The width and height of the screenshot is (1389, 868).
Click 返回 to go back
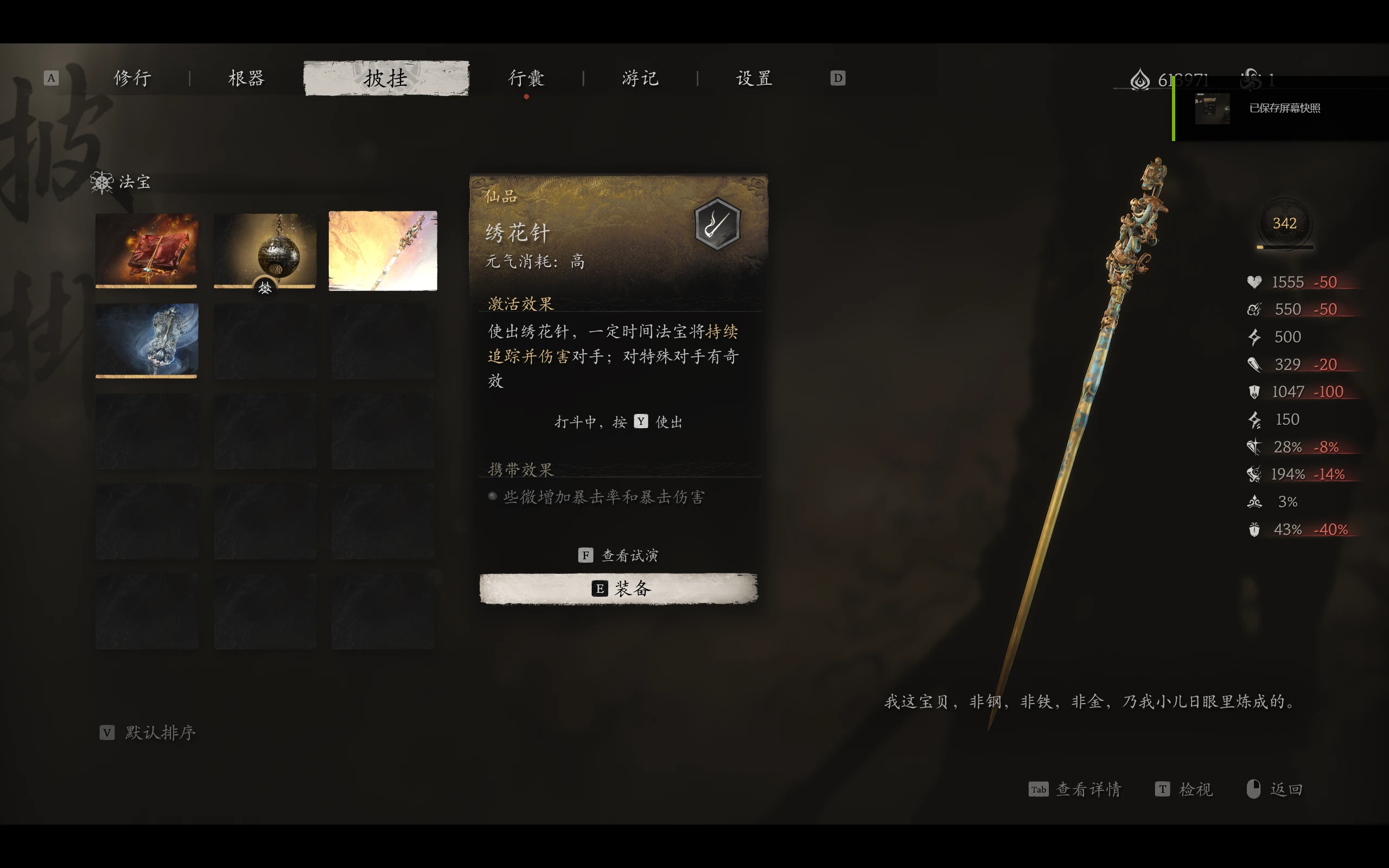pyautogui.click(x=1288, y=789)
